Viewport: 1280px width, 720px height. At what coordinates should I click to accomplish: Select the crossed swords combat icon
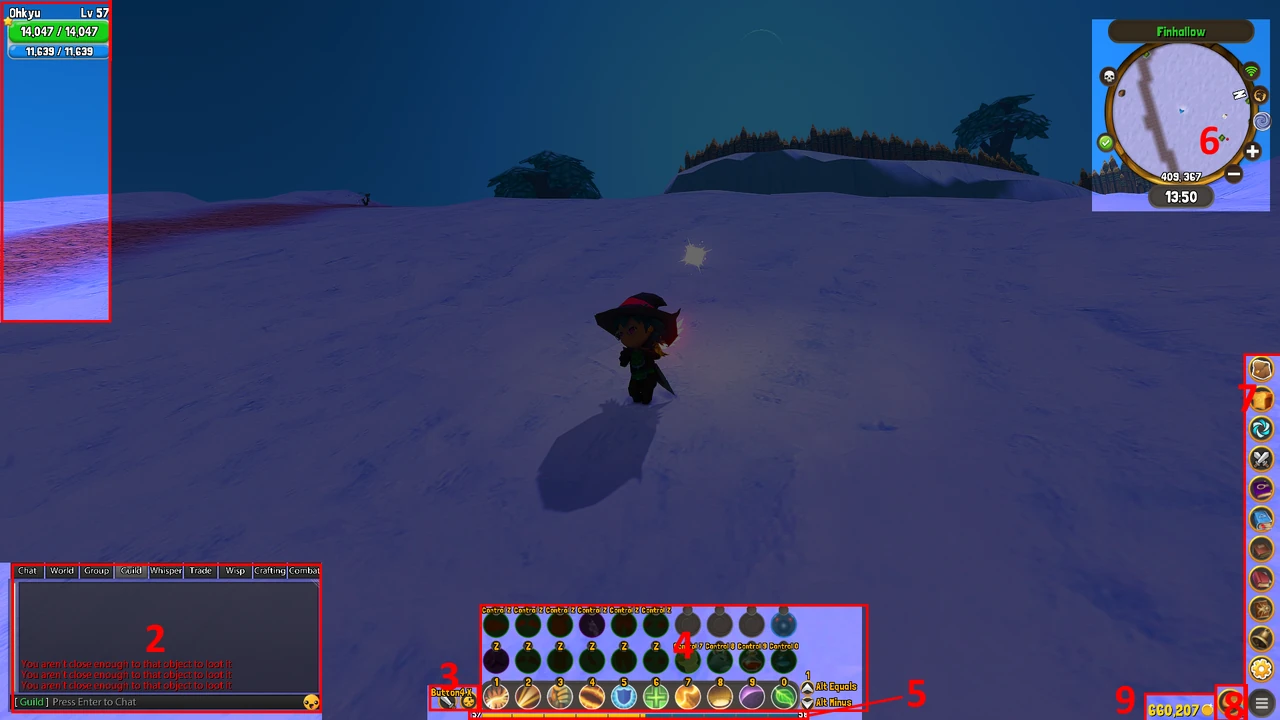pyautogui.click(x=1260, y=457)
